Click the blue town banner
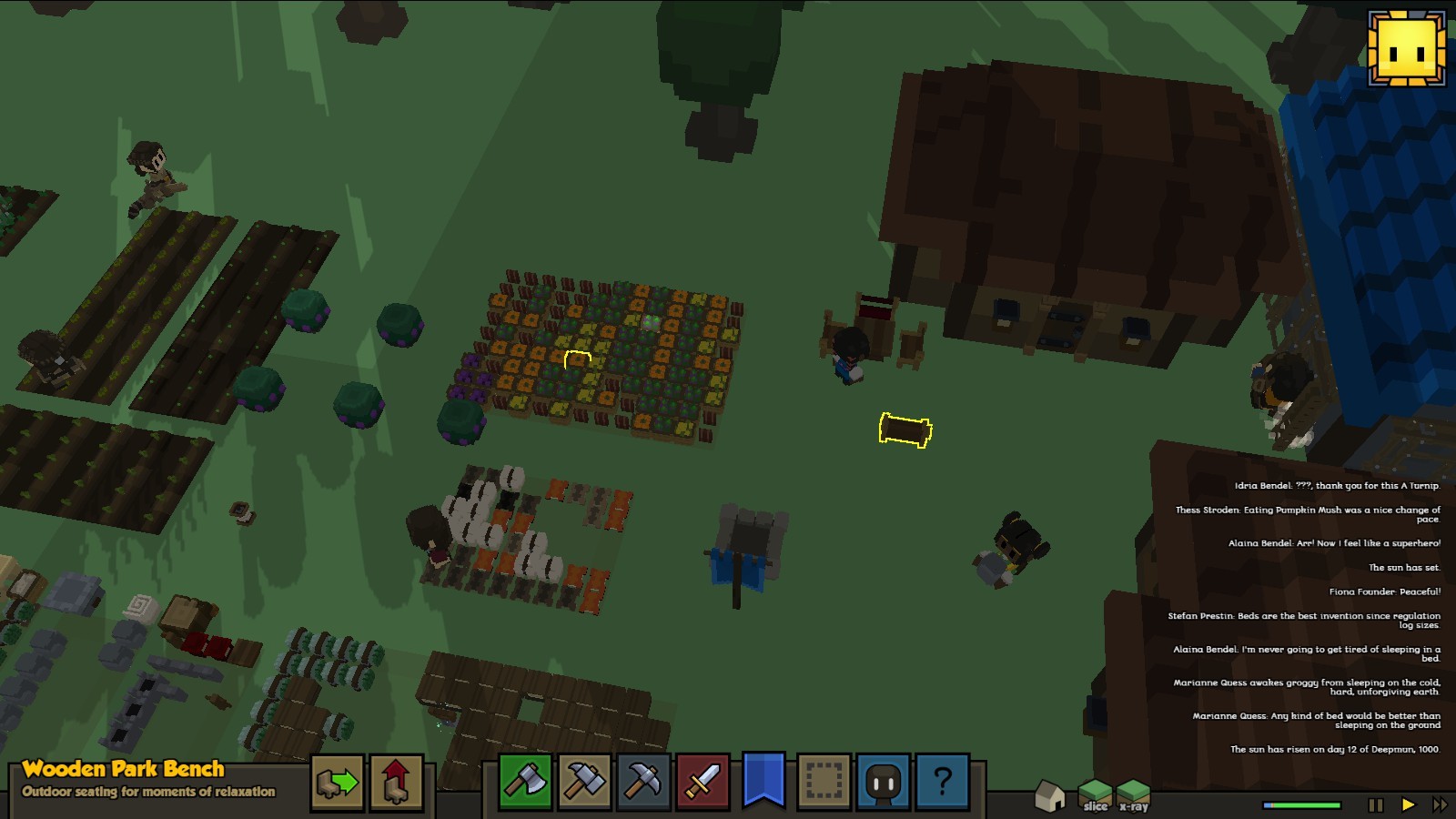The width and height of the screenshot is (1456, 819). (763, 779)
